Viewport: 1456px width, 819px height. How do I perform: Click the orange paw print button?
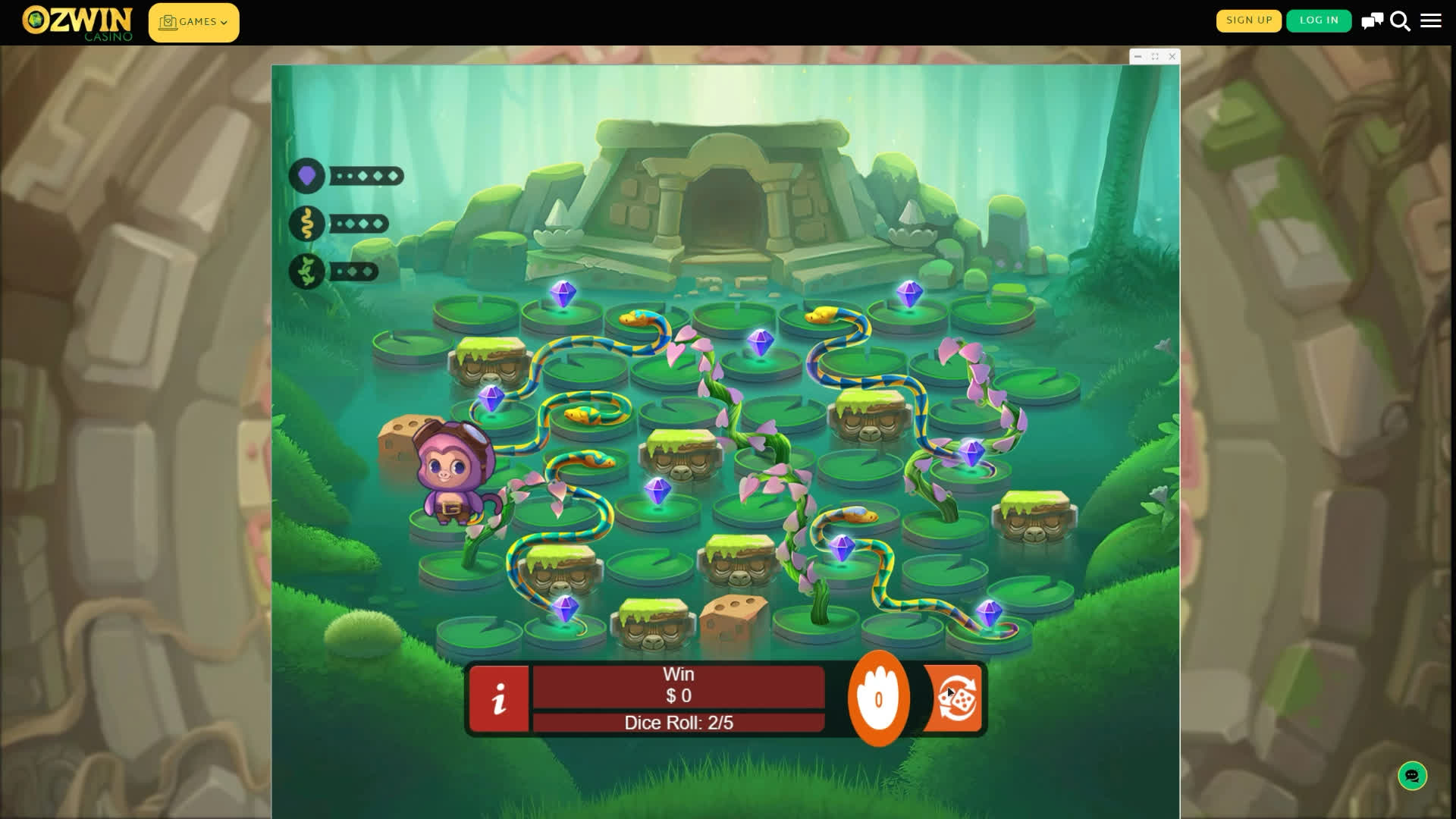coord(878,698)
